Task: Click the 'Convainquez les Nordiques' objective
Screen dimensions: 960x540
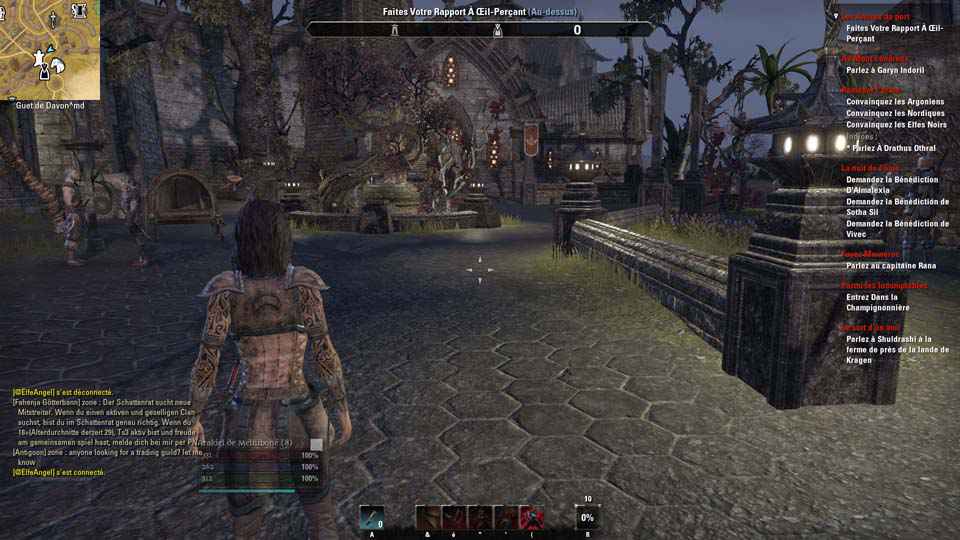Action: pos(895,114)
